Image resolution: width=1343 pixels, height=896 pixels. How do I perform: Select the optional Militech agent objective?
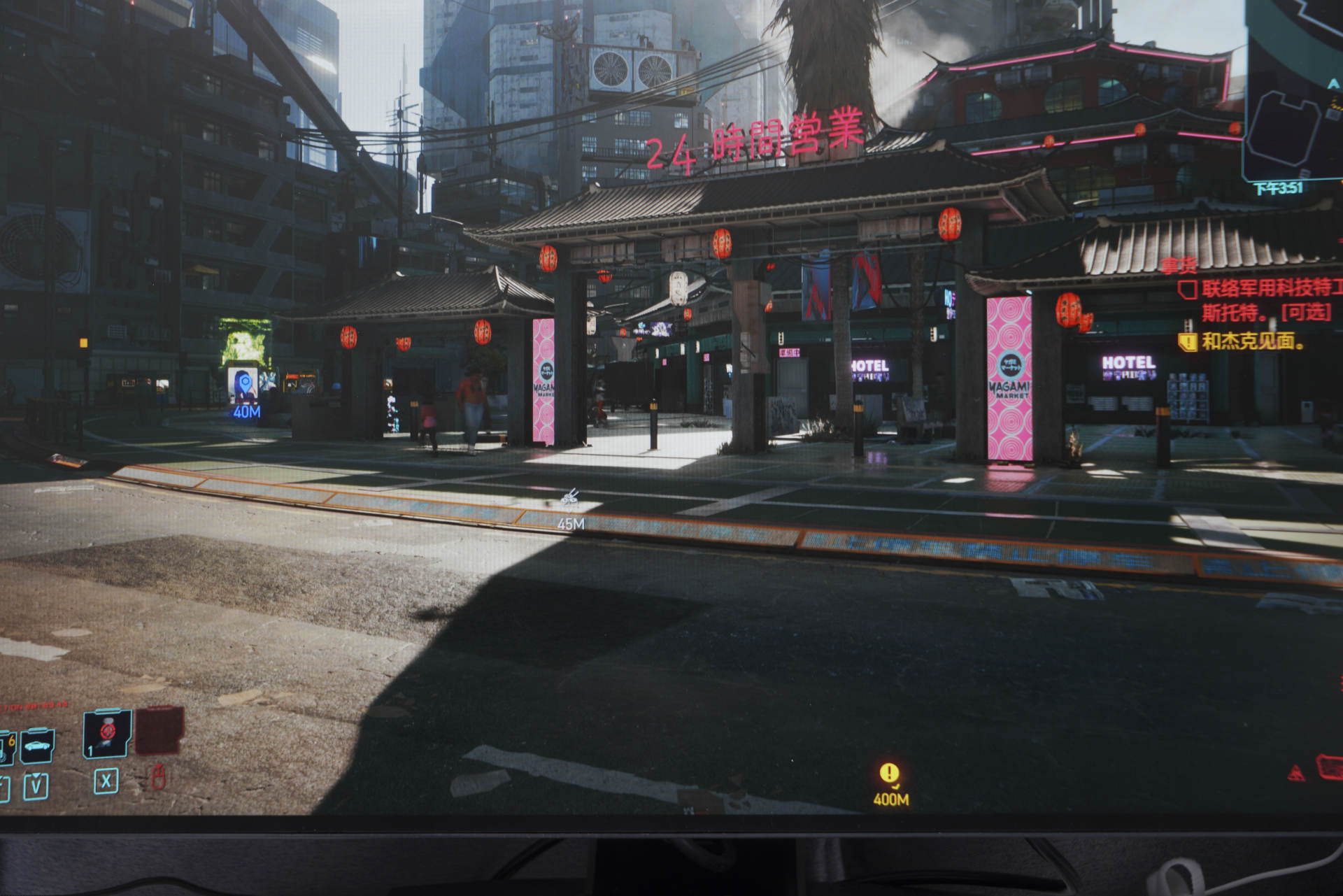[1265, 299]
